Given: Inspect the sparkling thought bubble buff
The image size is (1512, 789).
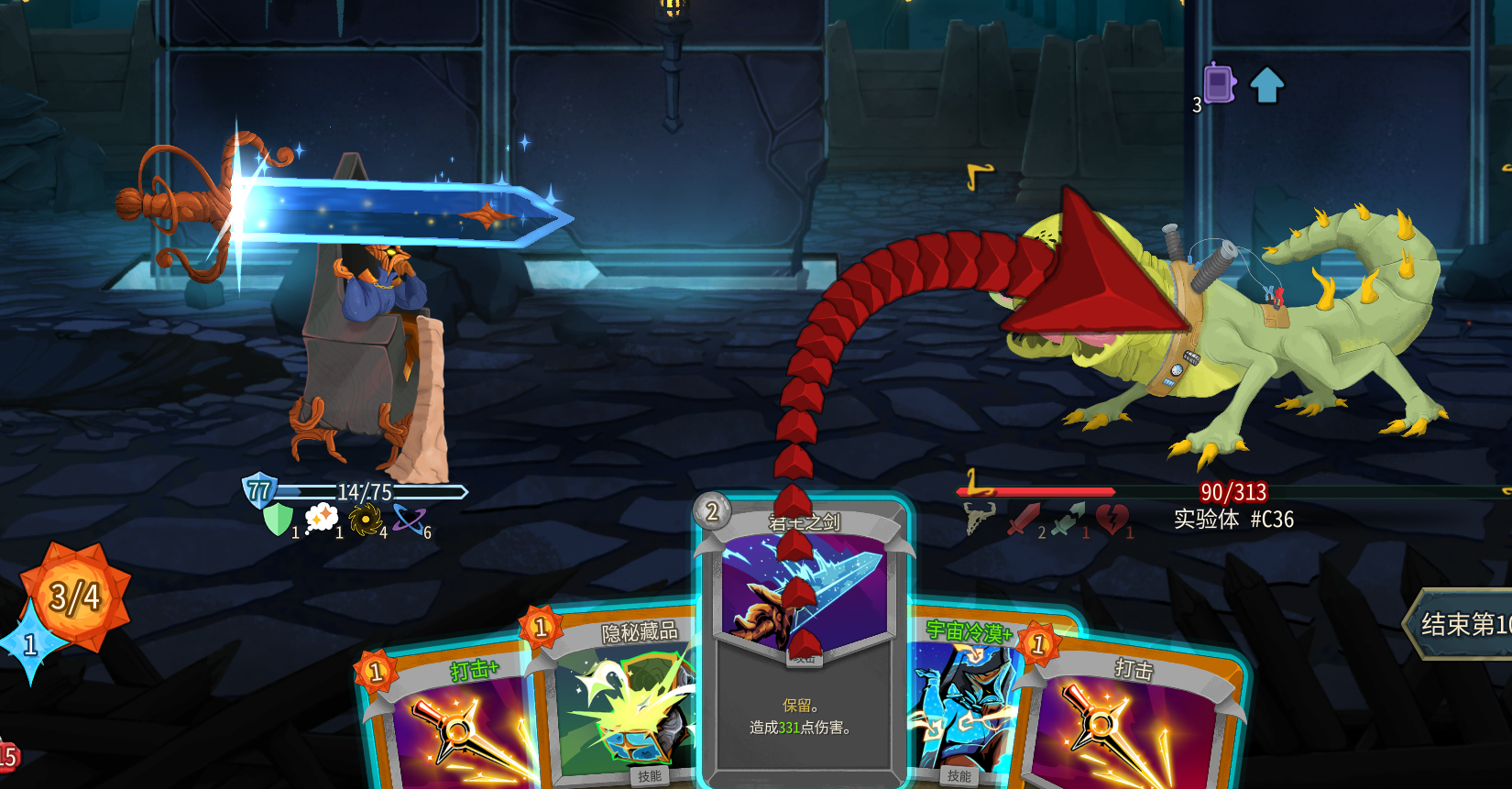Looking at the screenshot, I should 321,519.
